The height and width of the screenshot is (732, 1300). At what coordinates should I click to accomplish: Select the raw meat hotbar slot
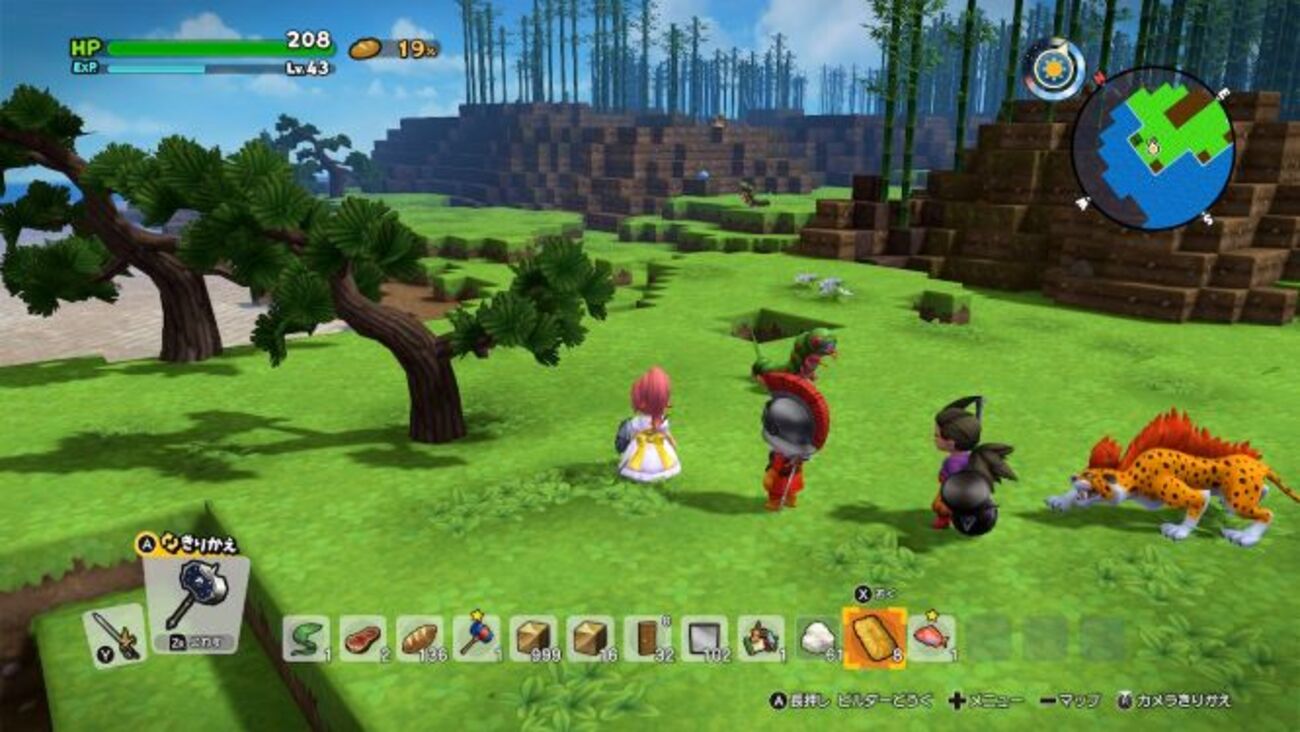coord(362,638)
